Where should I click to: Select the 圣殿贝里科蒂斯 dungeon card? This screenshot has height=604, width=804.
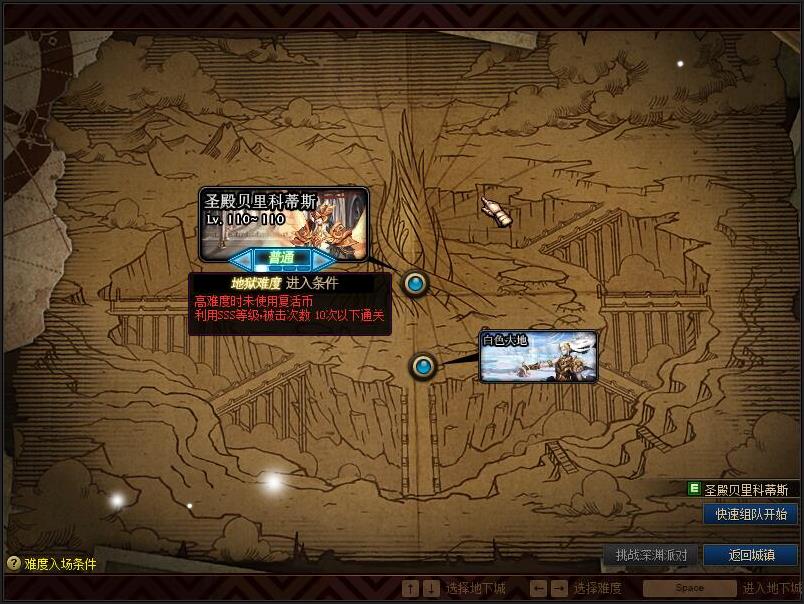click(x=284, y=220)
